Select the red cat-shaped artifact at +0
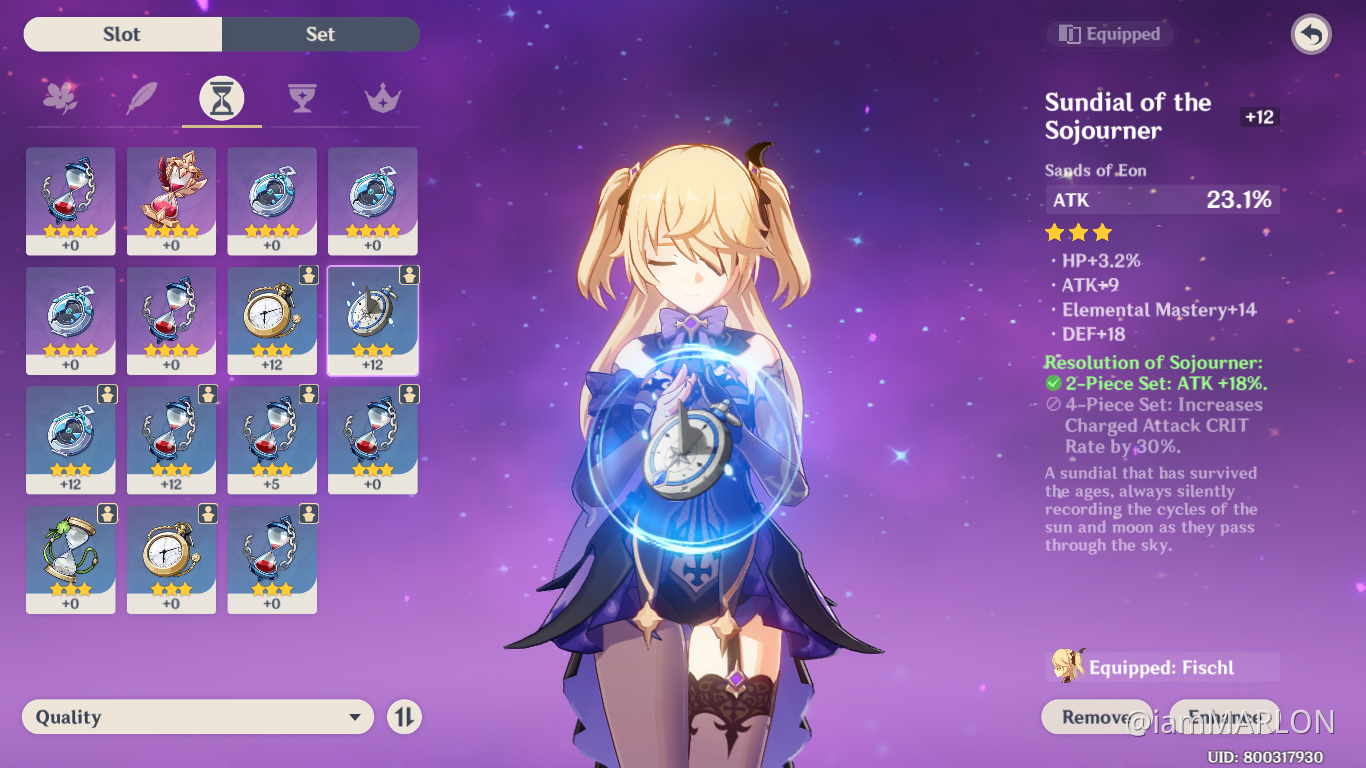Screen dimensions: 1366x768 point(171,200)
